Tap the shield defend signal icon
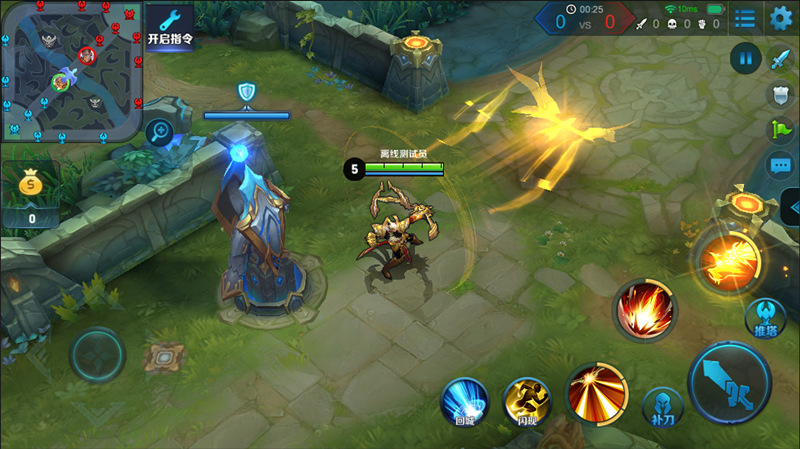Viewport: 800px width, 449px height. pos(780,94)
